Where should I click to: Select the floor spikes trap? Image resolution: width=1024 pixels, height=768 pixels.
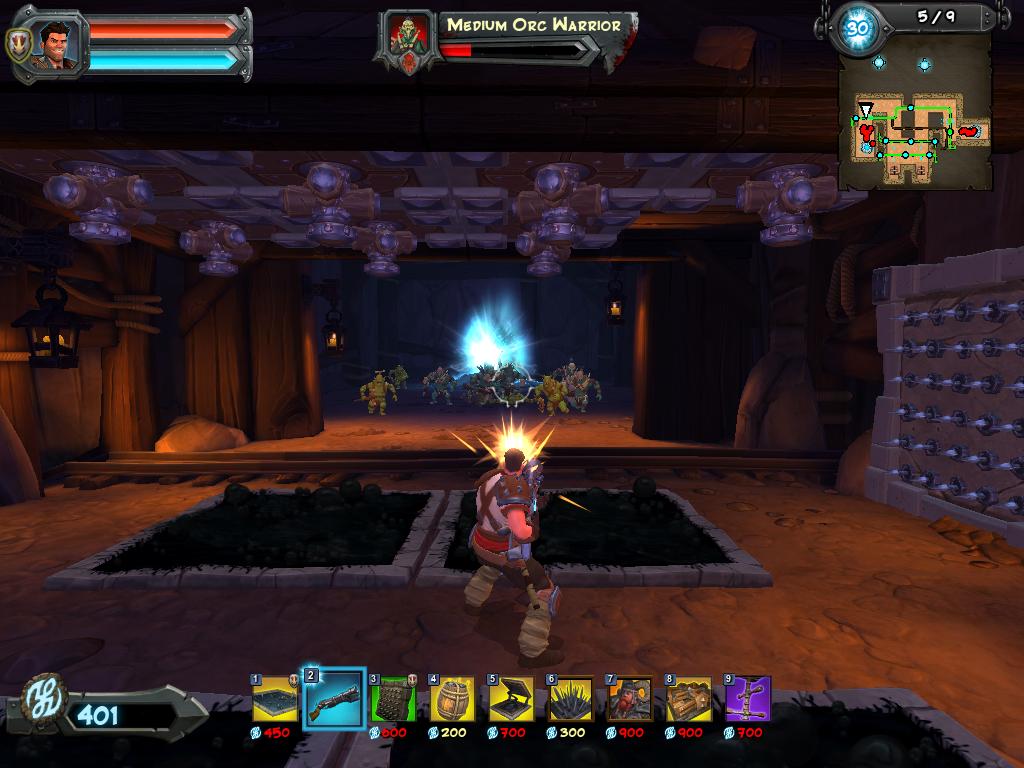click(x=570, y=699)
